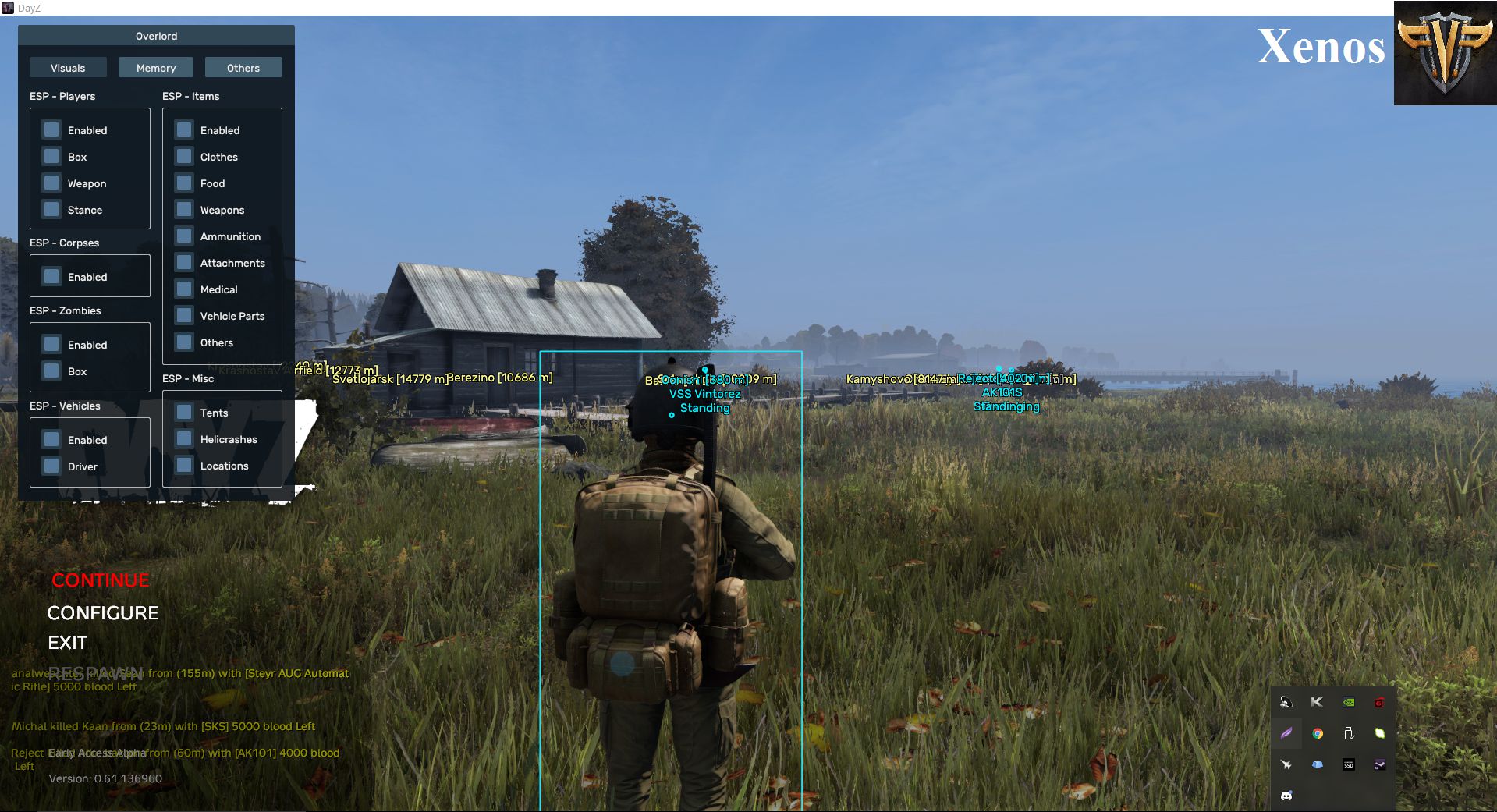The width and height of the screenshot is (1497, 812).
Task: Enable Box under ESP - Players
Action: (x=51, y=156)
